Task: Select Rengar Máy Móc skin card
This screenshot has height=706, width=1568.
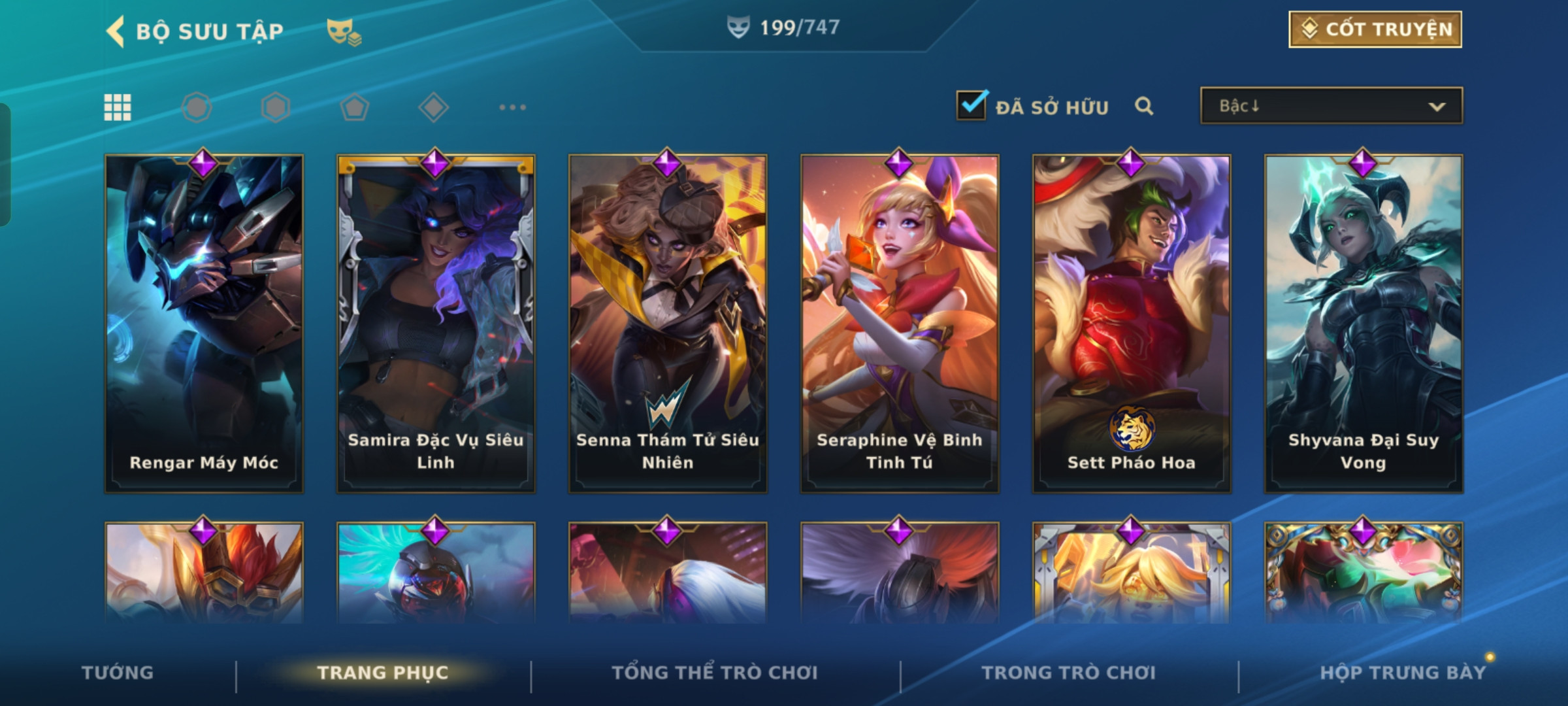Action: (204, 324)
